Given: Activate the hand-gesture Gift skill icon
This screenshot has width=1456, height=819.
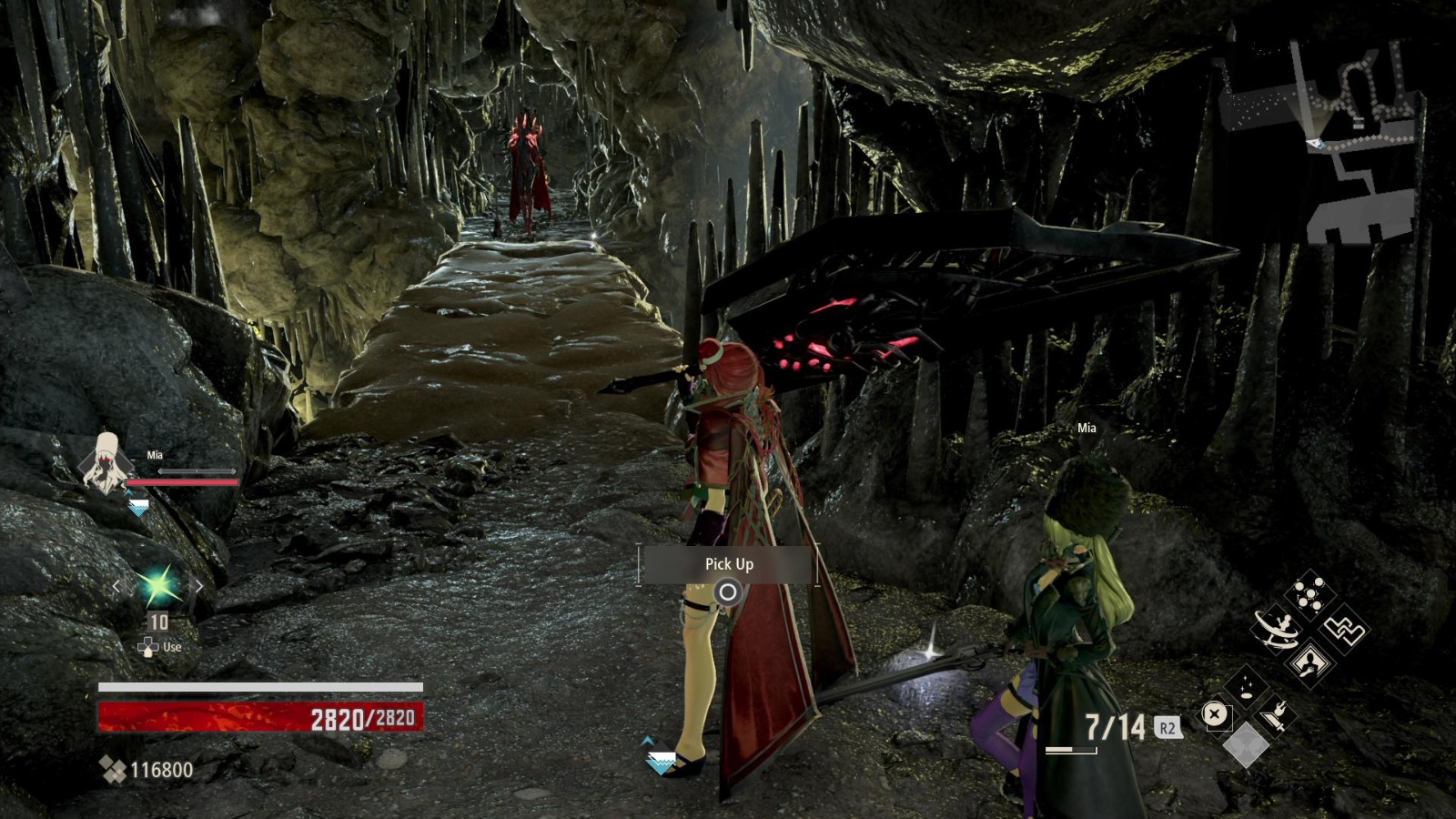Looking at the screenshot, I should (x=1309, y=664).
